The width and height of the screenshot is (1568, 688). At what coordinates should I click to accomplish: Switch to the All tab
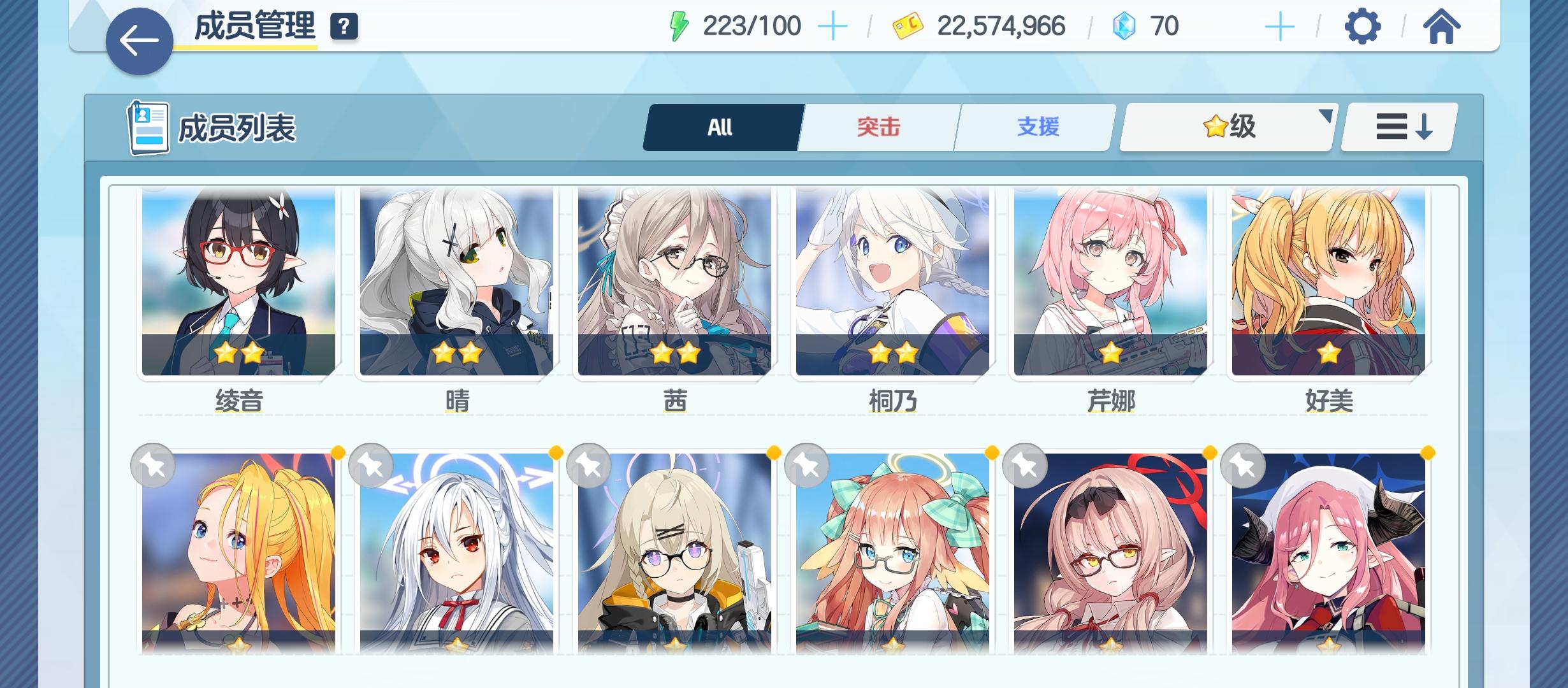(720, 127)
